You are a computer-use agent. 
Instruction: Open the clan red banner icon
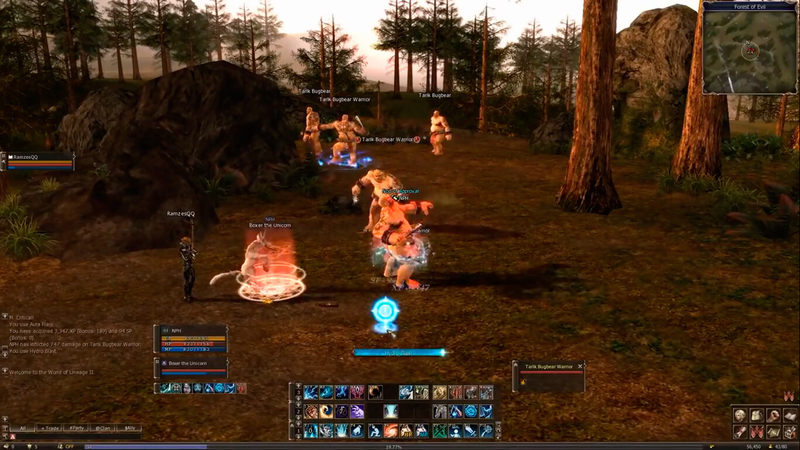coord(757,431)
